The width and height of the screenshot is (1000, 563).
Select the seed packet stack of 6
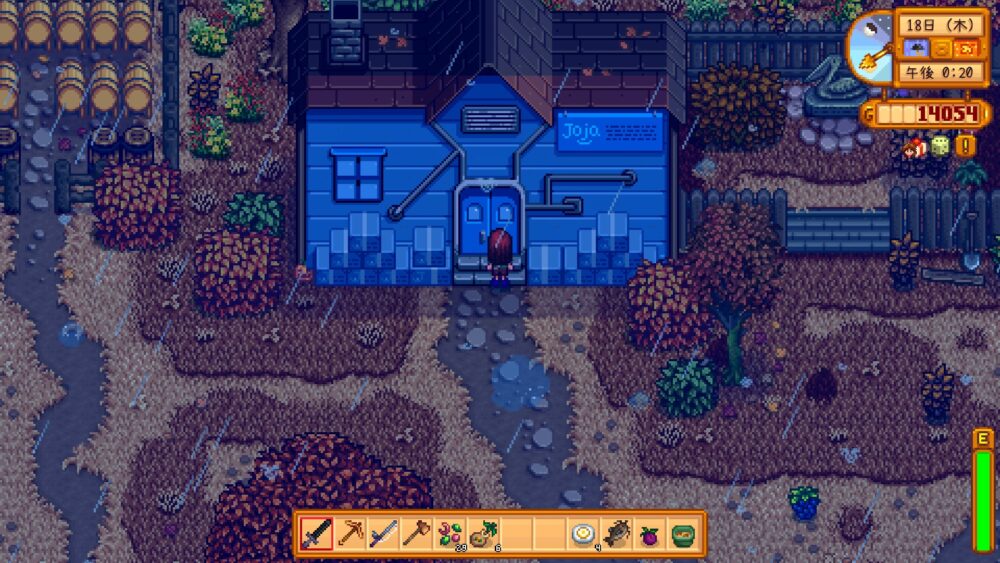coord(482,534)
